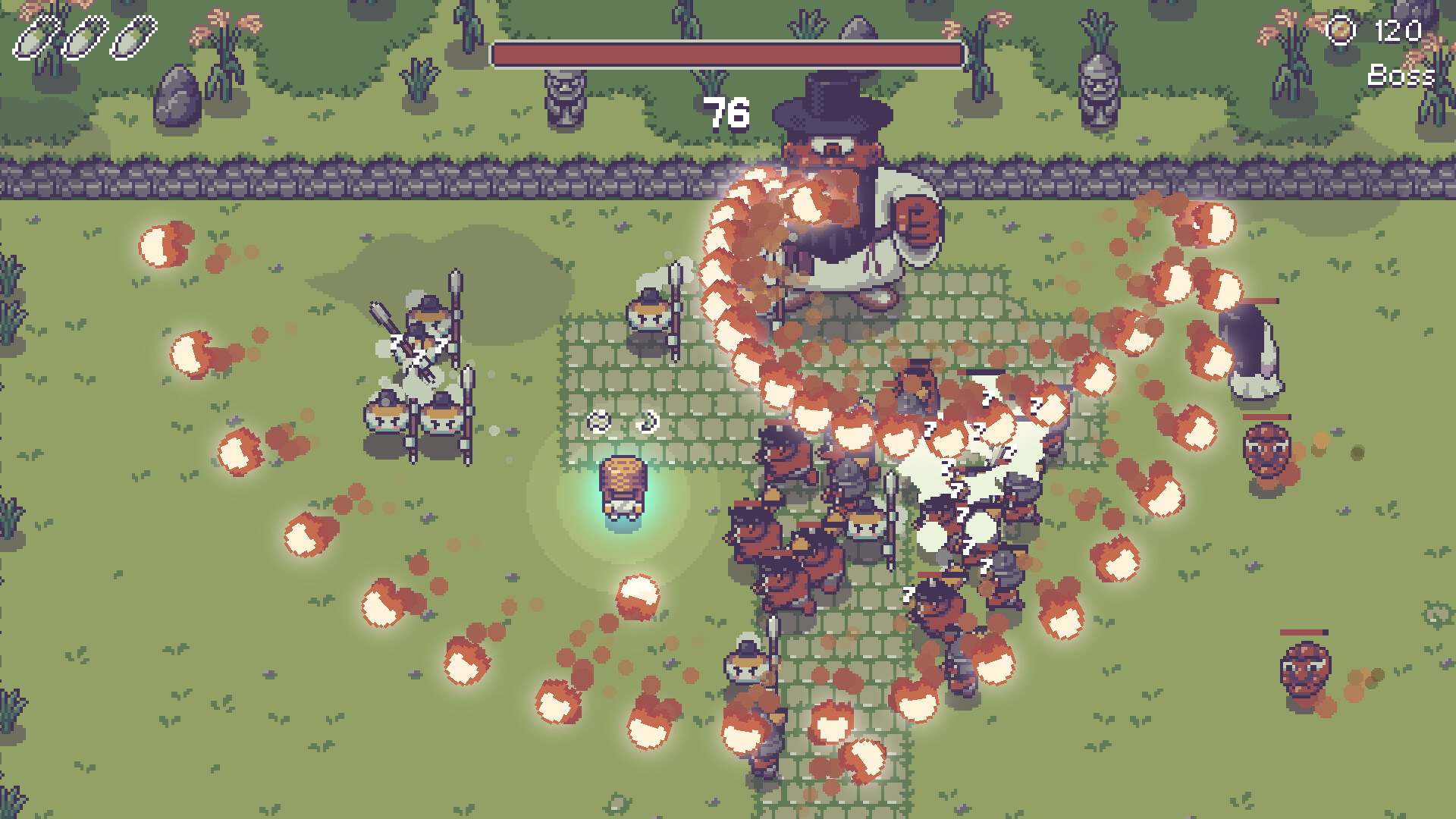This screenshot has width=1456, height=819.
Task: Click the boss health bar at the top
Action: [726, 53]
